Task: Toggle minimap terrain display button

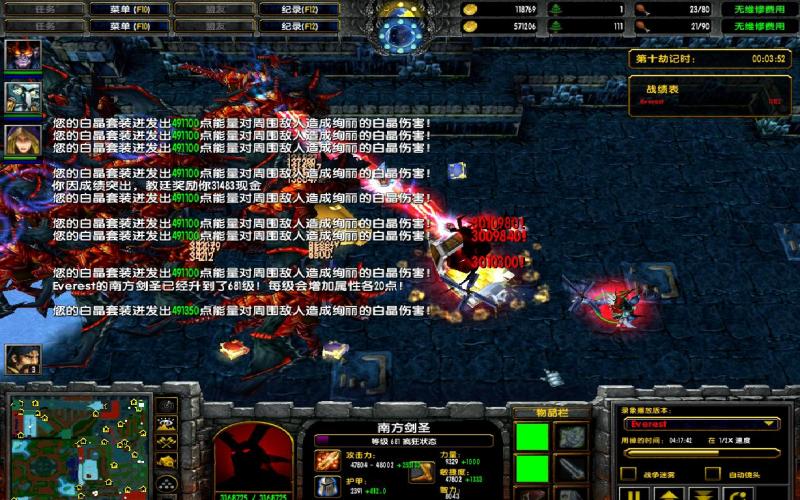Action: (x=168, y=424)
